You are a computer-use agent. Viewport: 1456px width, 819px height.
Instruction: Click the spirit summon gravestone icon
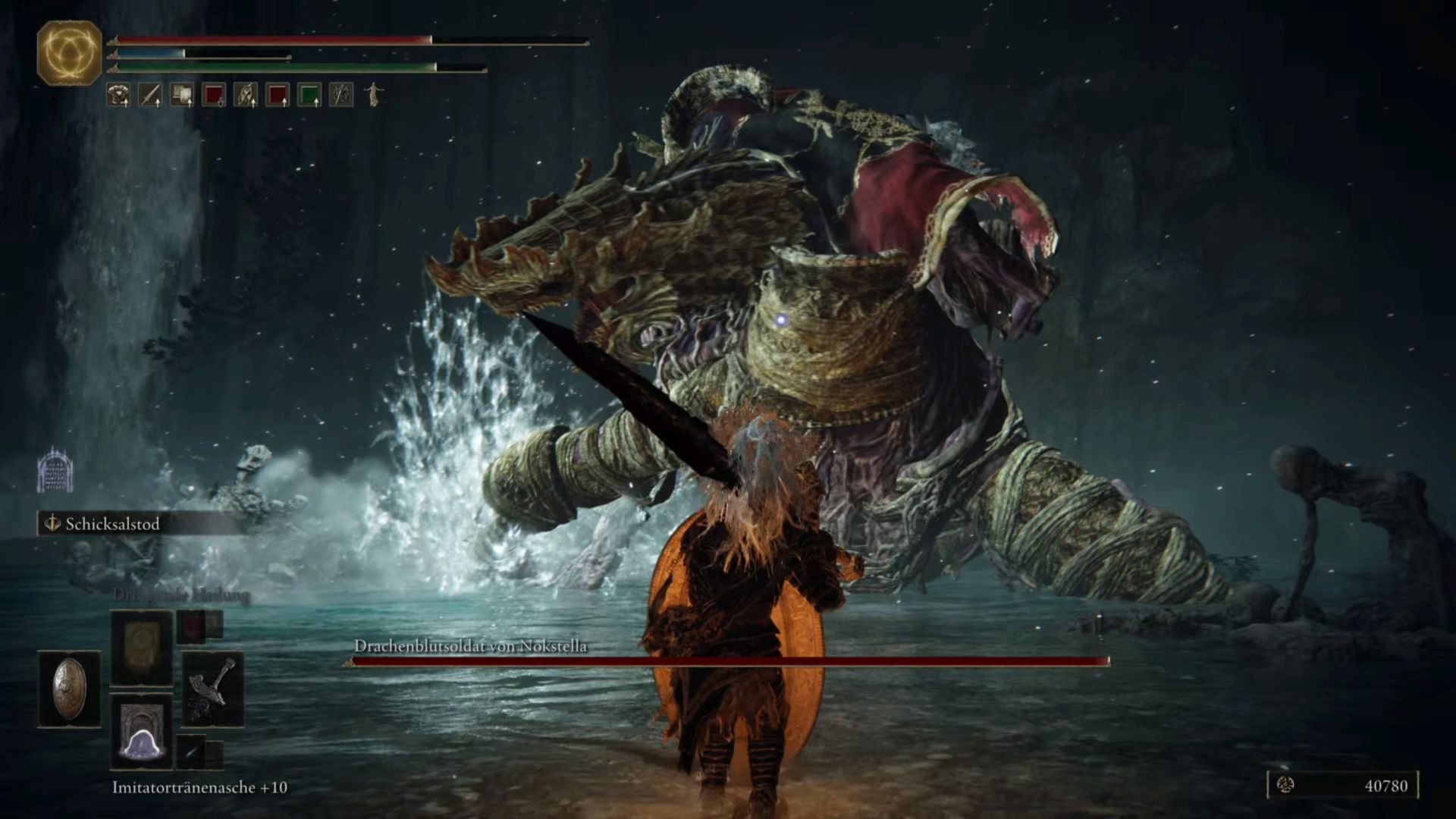[x=55, y=469]
